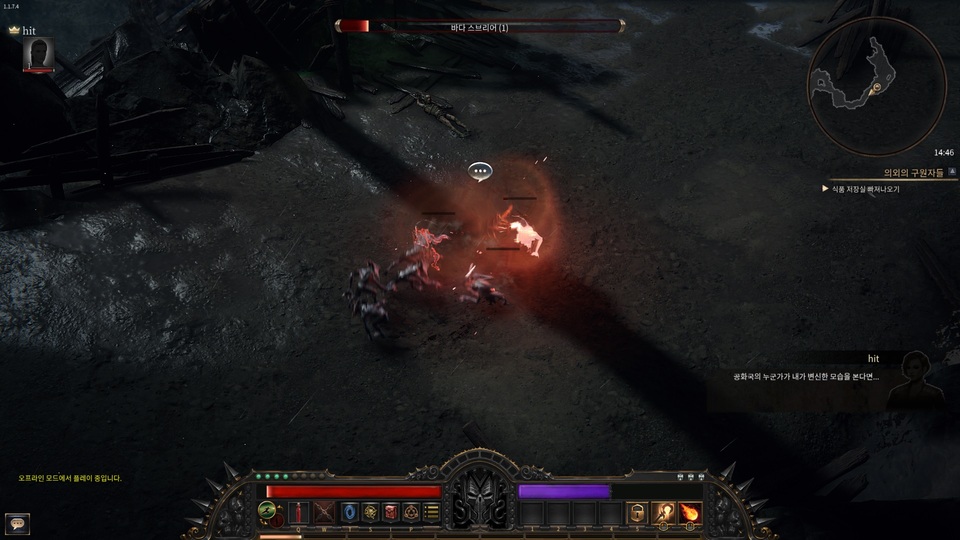Collapse the quest tracker with the arrow button
The height and width of the screenshot is (540, 960).
(952, 172)
